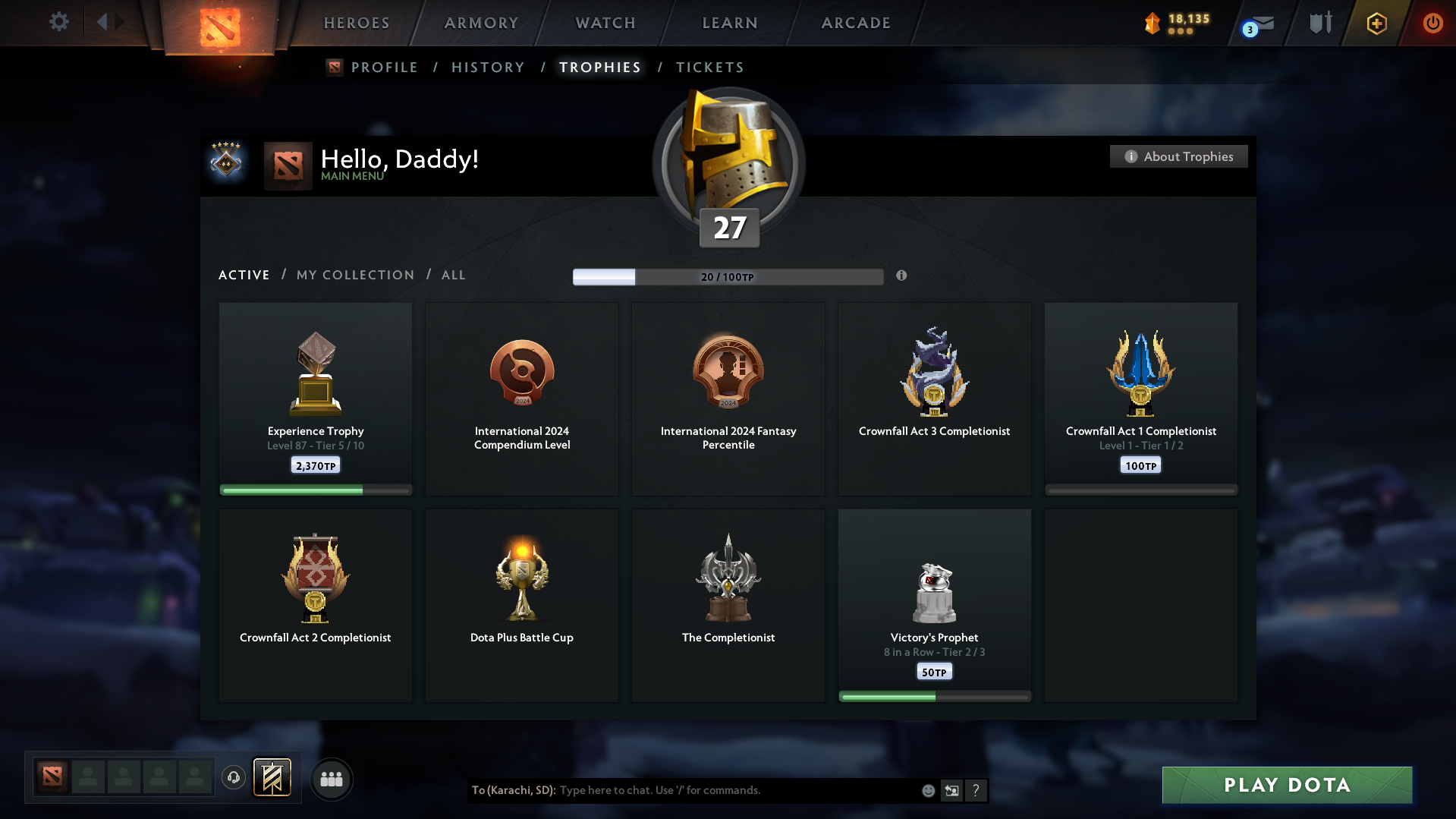The image size is (1456, 819).
Task: Switch to the TICKETS tab
Action: click(709, 67)
